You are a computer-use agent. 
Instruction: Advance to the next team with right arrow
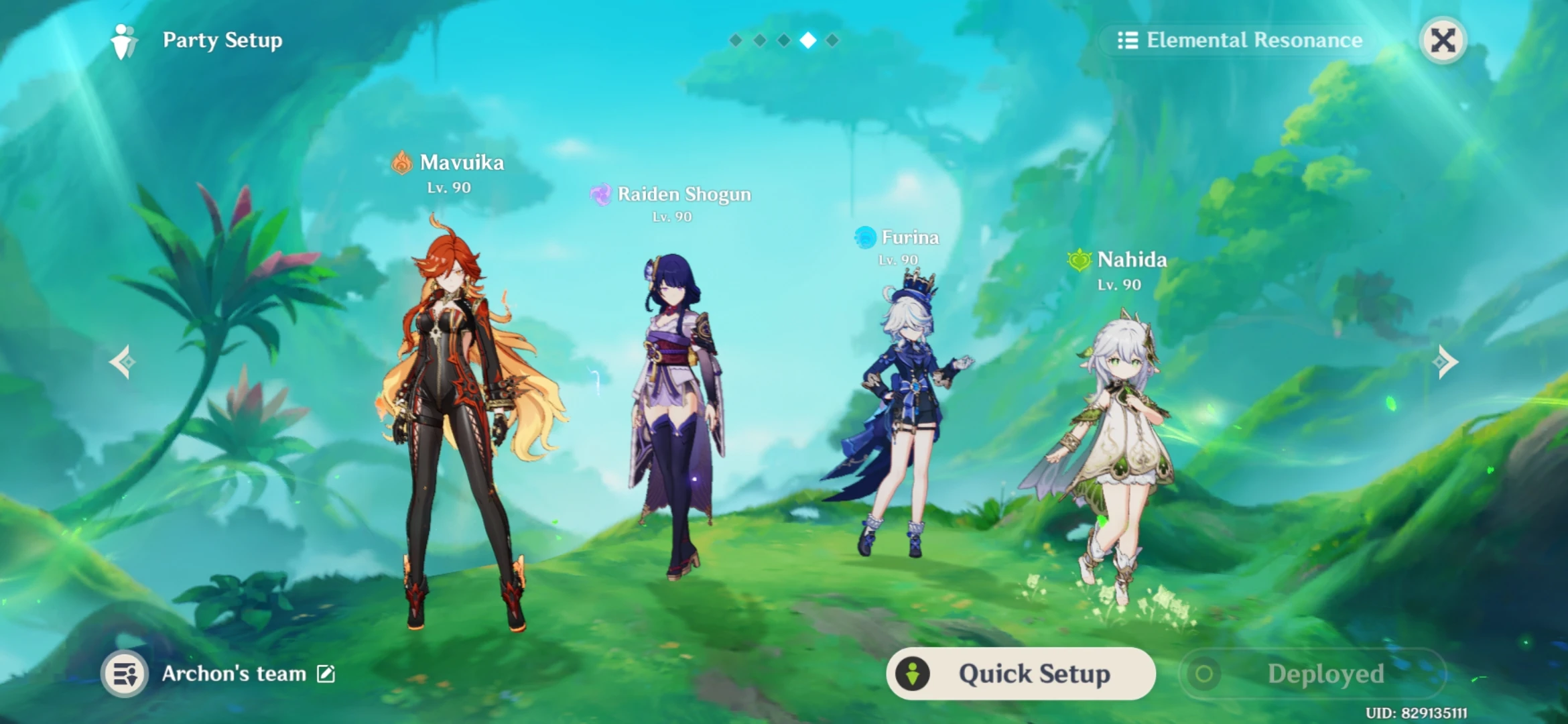pos(1444,362)
